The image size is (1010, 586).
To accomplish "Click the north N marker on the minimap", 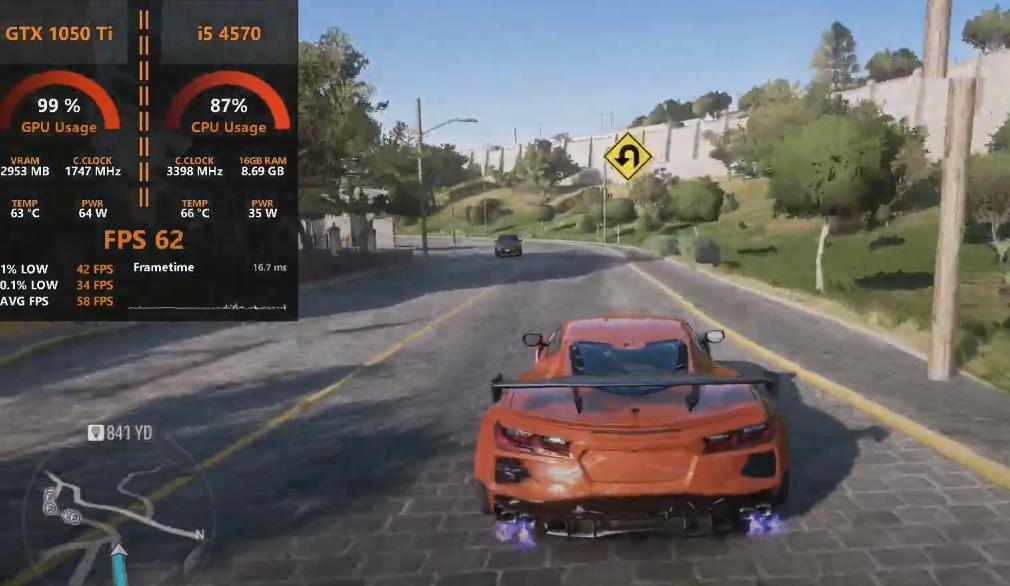I will pyautogui.click(x=199, y=535).
